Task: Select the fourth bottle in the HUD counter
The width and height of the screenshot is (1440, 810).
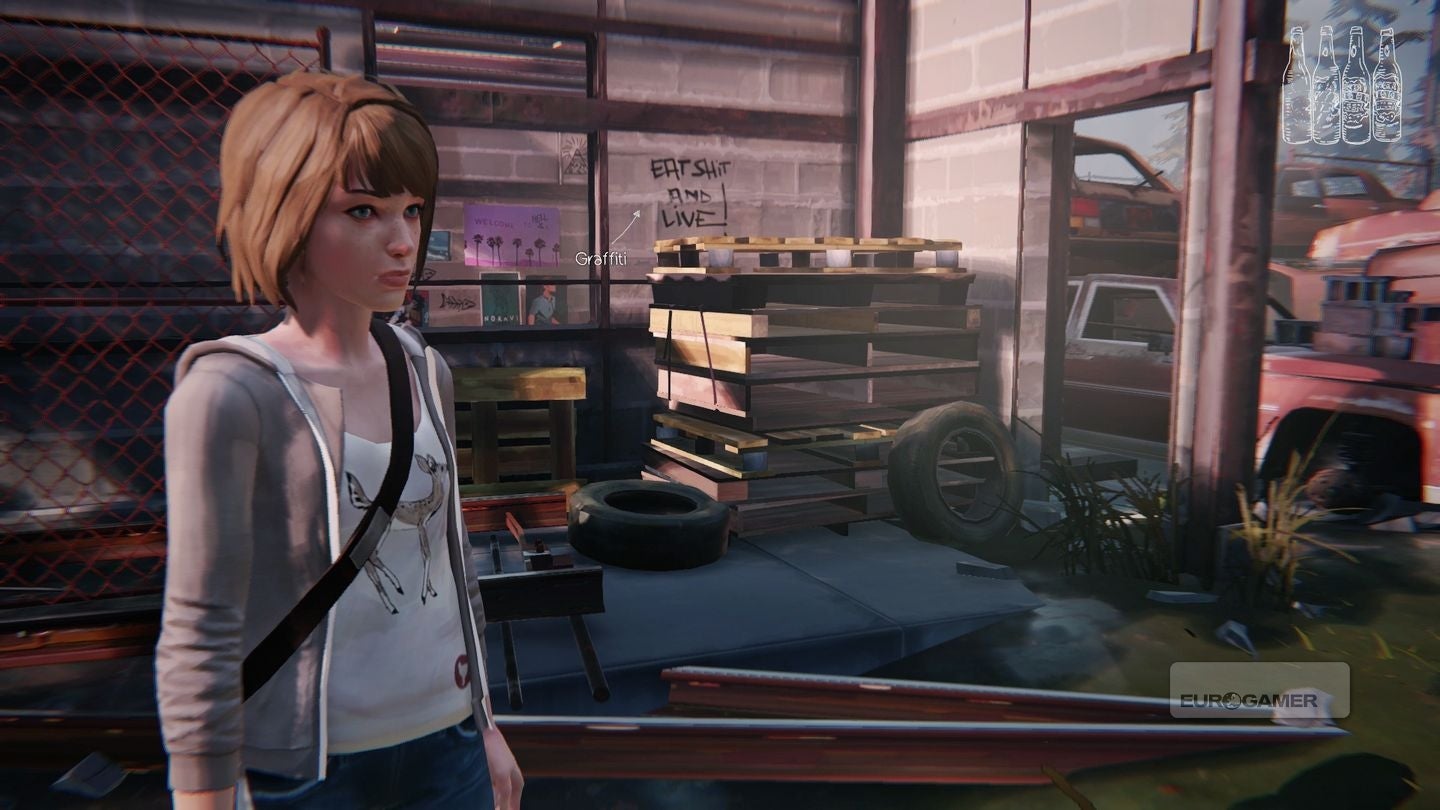Action: 1385,85
